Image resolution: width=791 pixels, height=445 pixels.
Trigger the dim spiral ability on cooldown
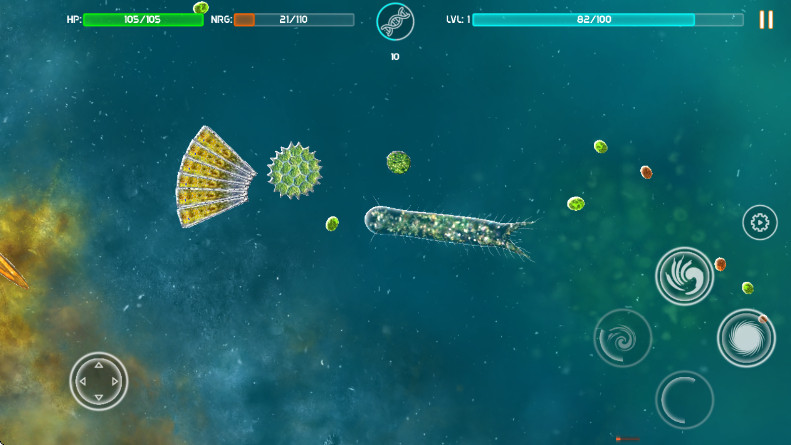point(623,337)
